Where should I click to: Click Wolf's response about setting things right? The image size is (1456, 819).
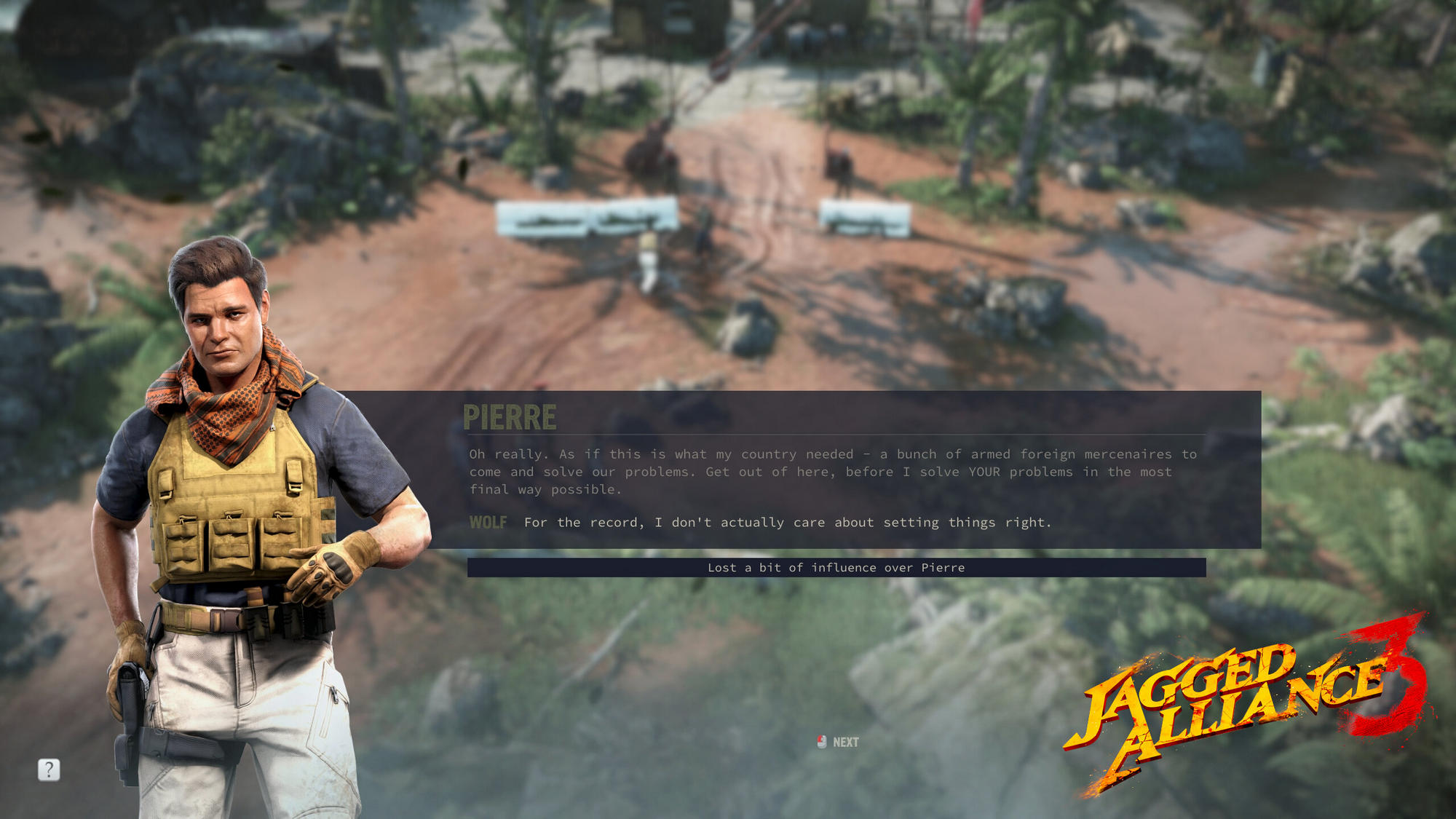click(x=785, y=522)
